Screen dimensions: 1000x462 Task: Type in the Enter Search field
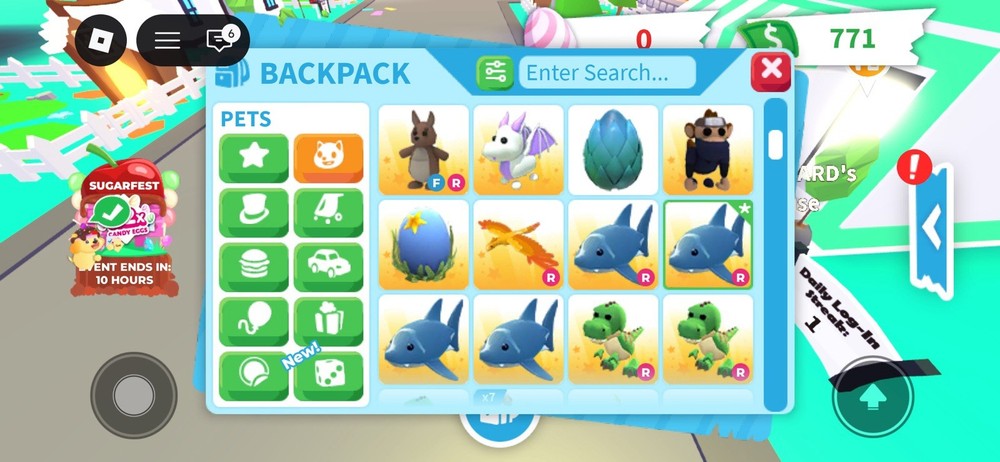pyautogui.click(x=609, y=72)
